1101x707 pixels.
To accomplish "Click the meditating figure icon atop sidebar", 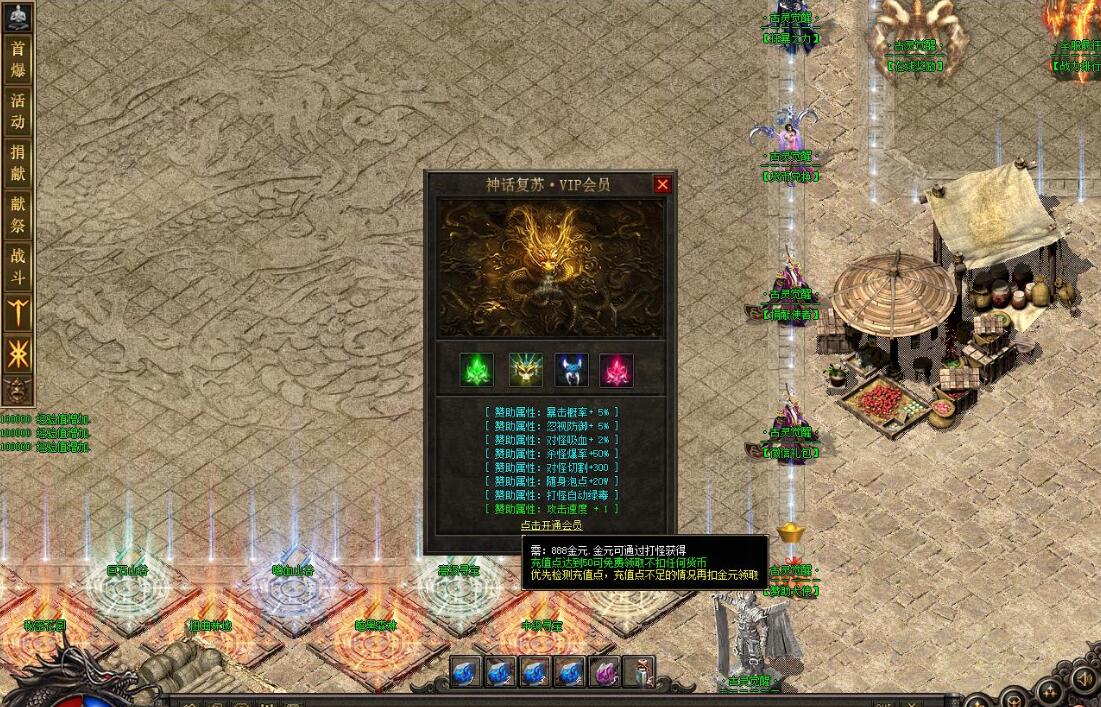I will point(18,17).
